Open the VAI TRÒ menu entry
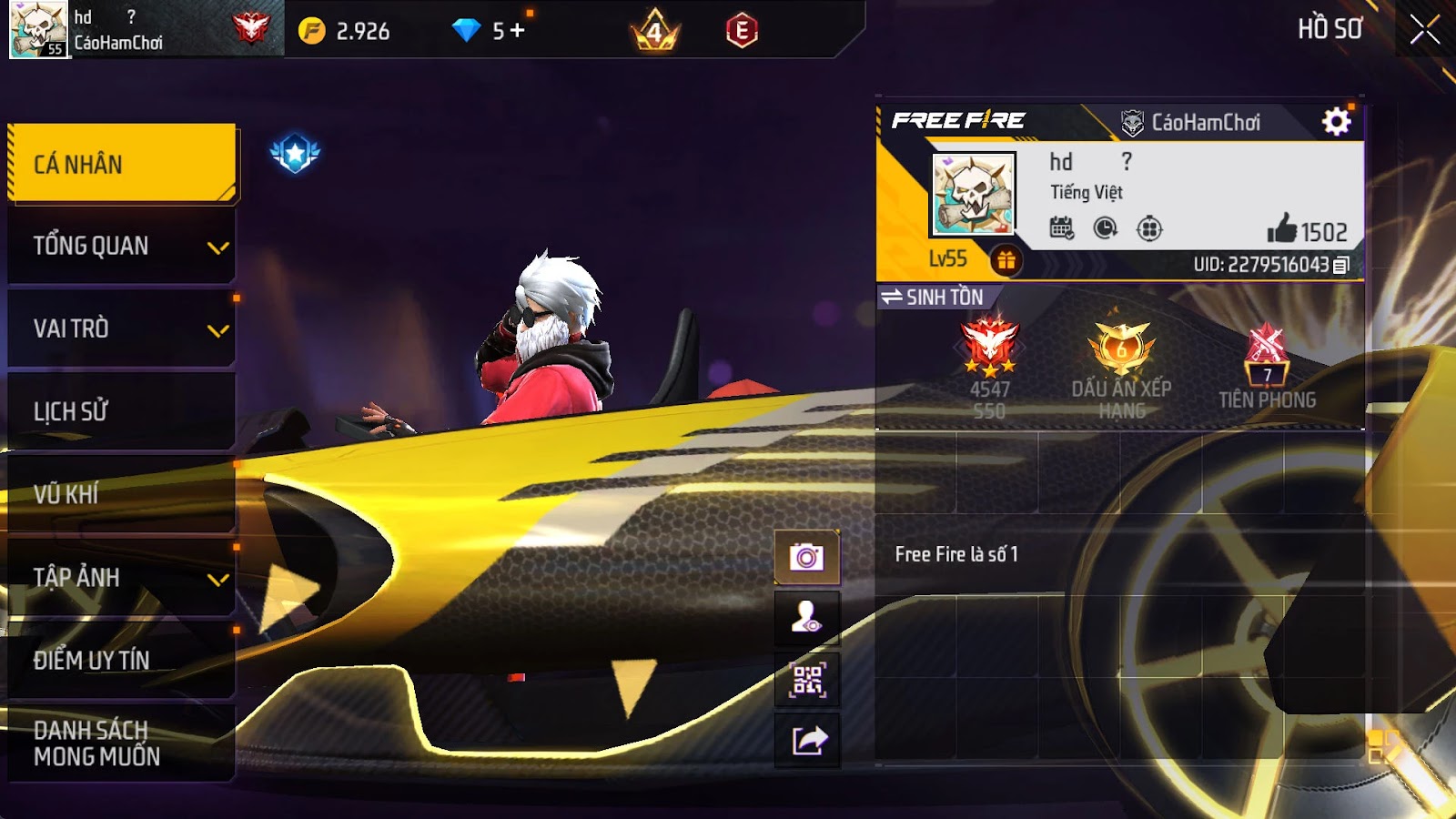The image size is (1456, 819). (x=122, y=329)
